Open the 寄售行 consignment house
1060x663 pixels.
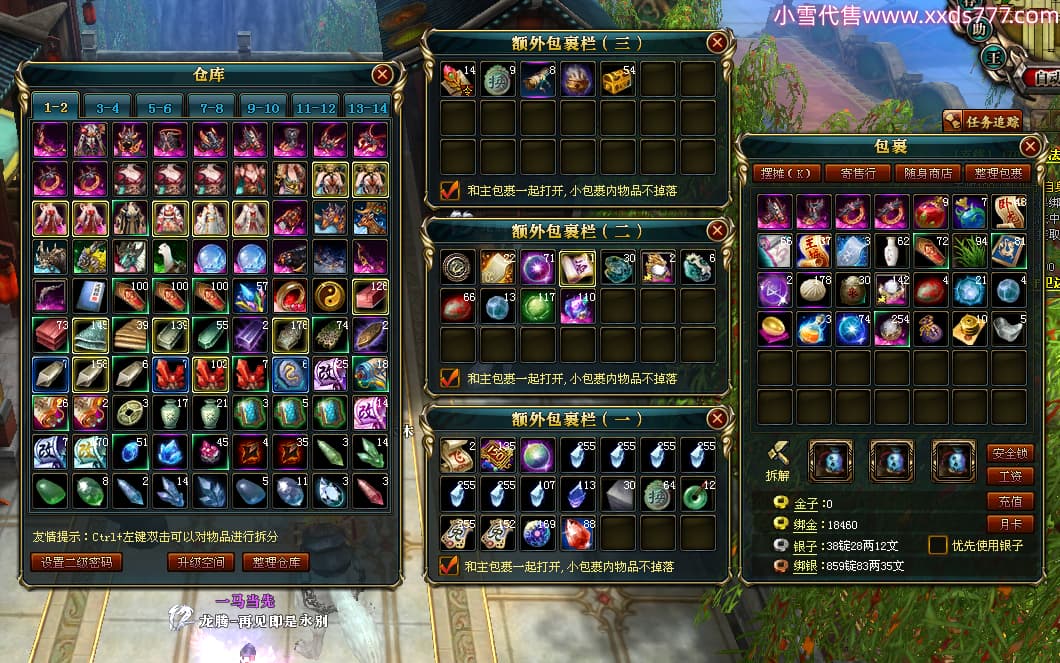[x=857, y=173]
